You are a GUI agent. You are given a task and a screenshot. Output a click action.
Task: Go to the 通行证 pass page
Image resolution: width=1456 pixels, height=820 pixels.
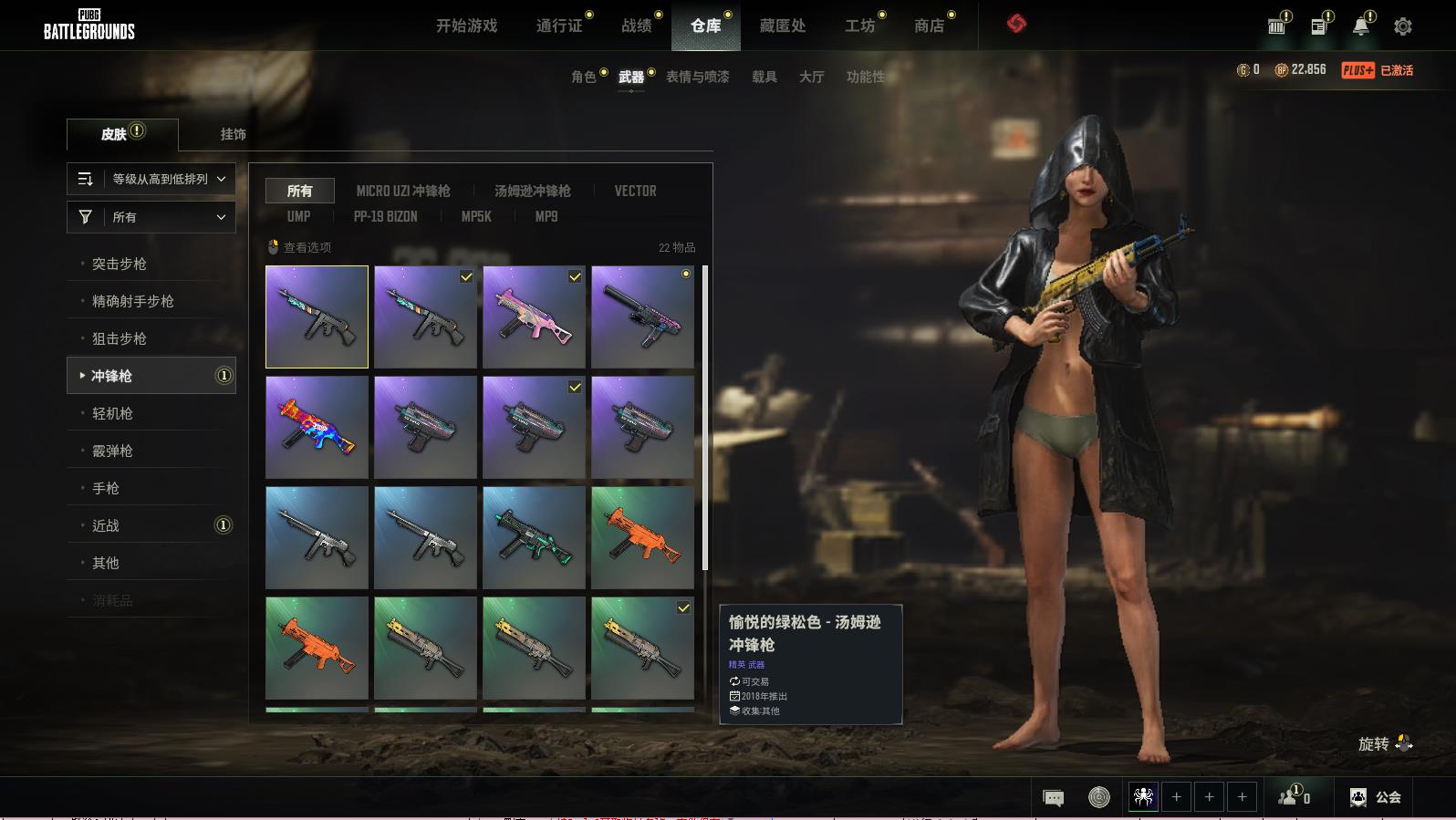point(559,26)
